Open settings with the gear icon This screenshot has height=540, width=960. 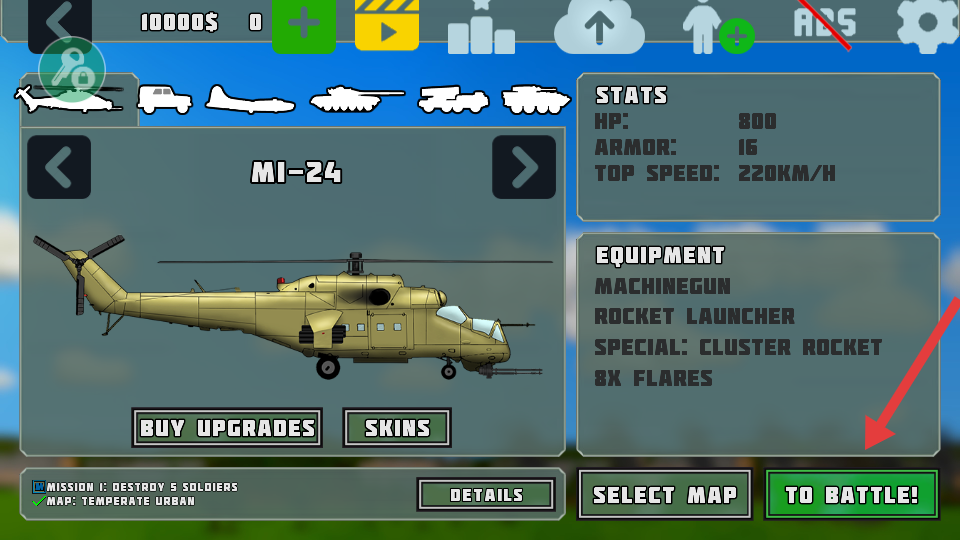[928, 24]
